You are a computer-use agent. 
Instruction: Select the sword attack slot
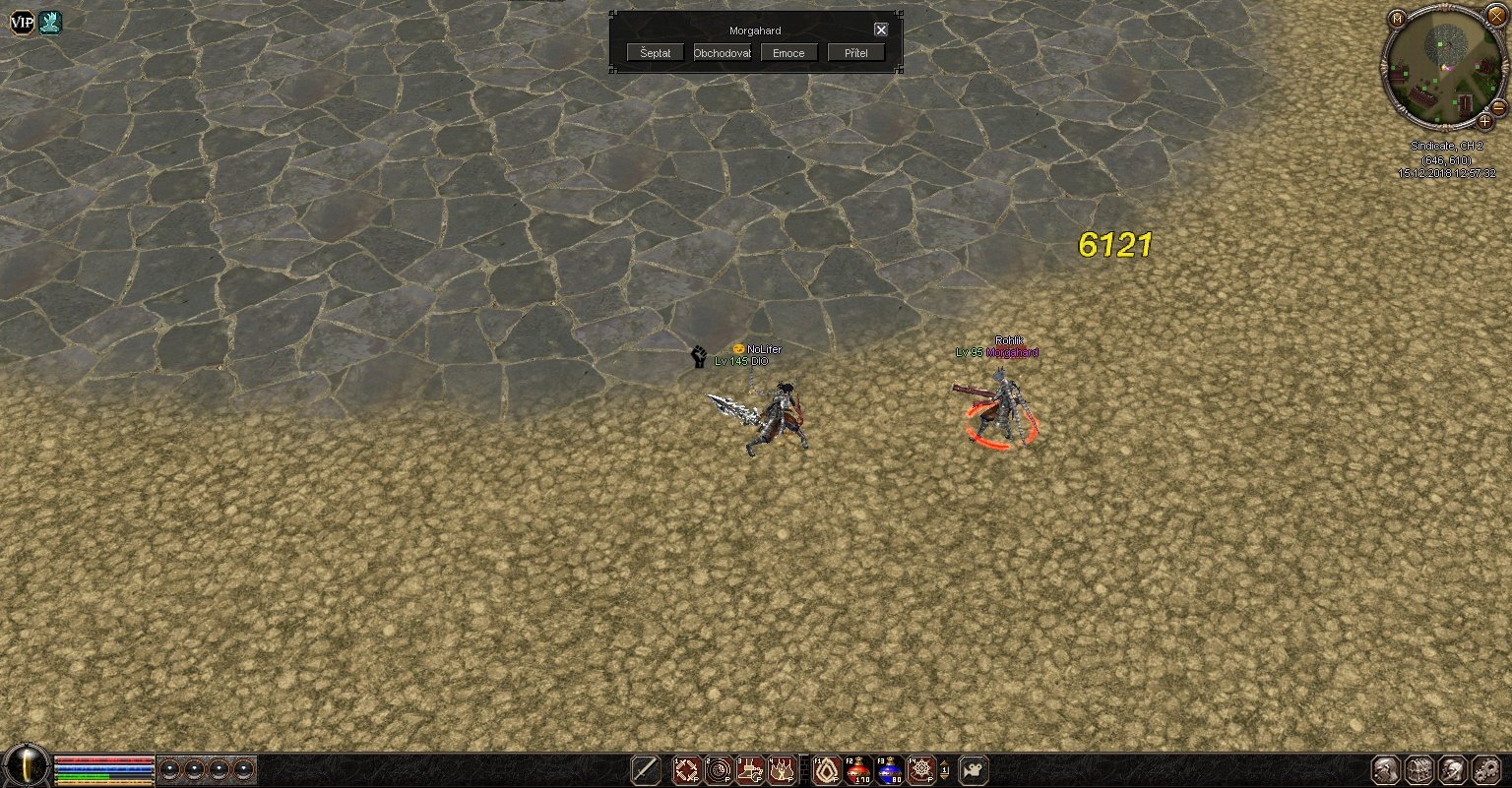pyautogui.click(x=646, y=770)
